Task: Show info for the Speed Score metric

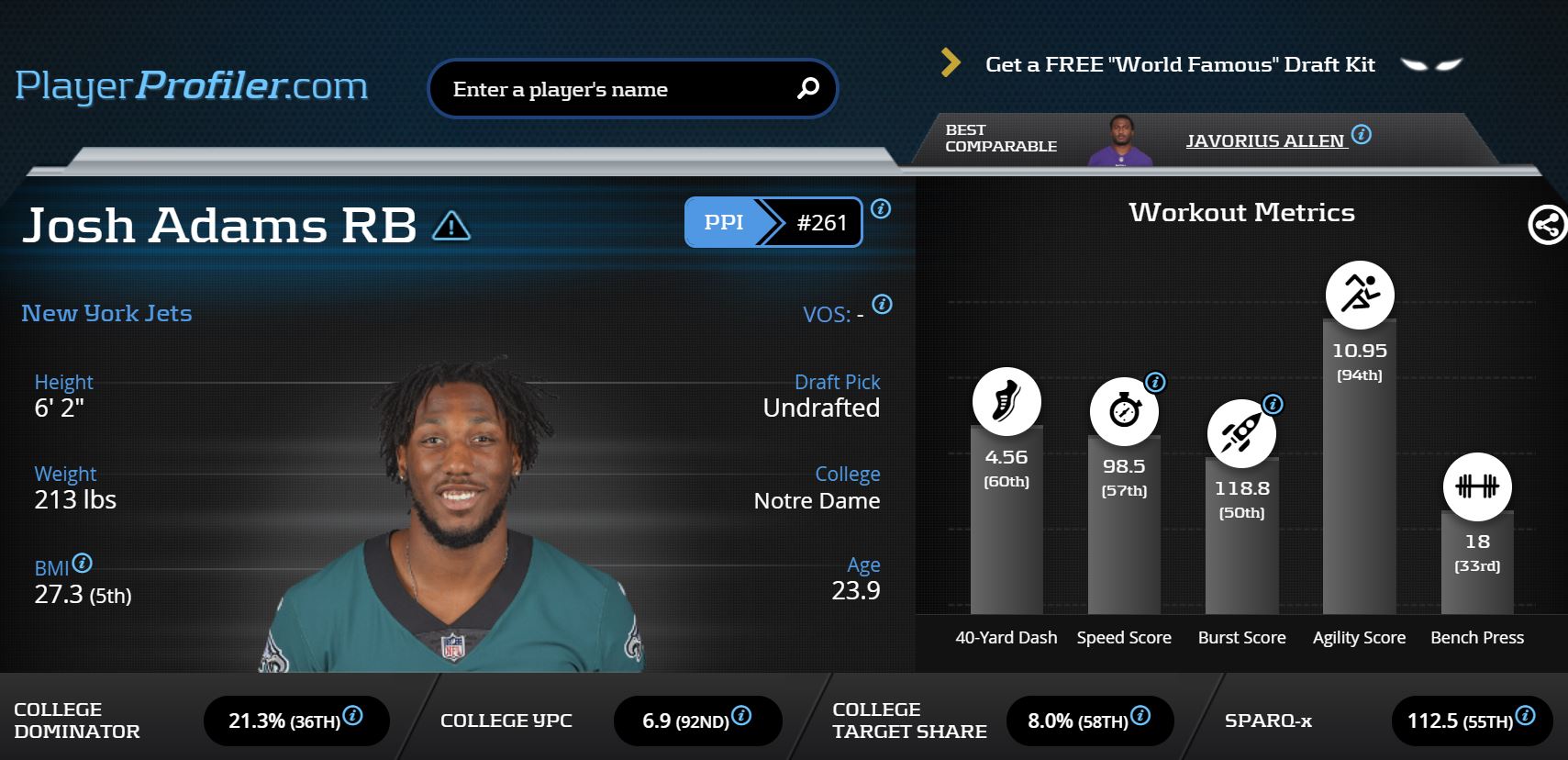Action: [1155, 382]
